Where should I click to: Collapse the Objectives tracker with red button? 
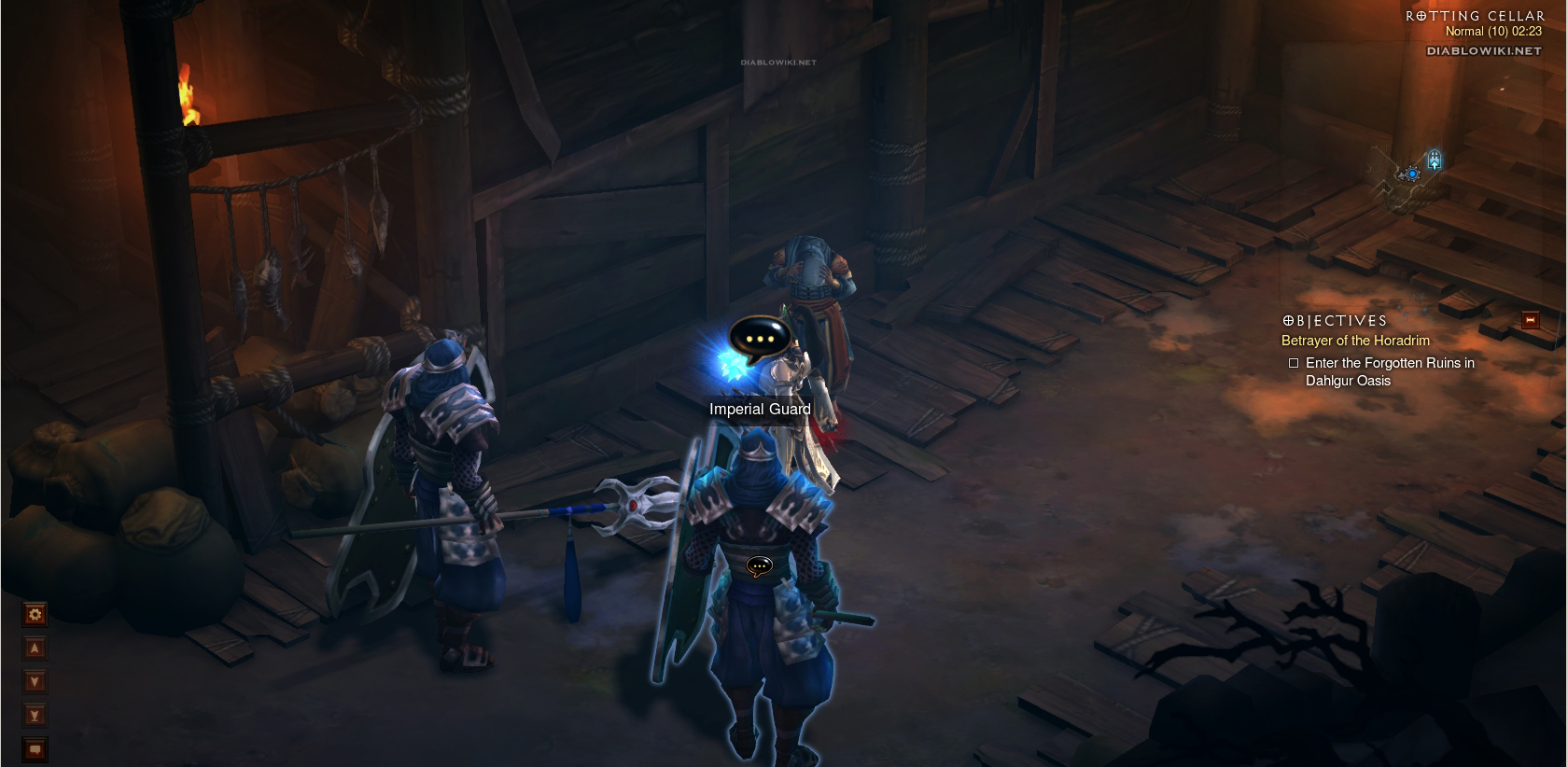coord(1530,320)
